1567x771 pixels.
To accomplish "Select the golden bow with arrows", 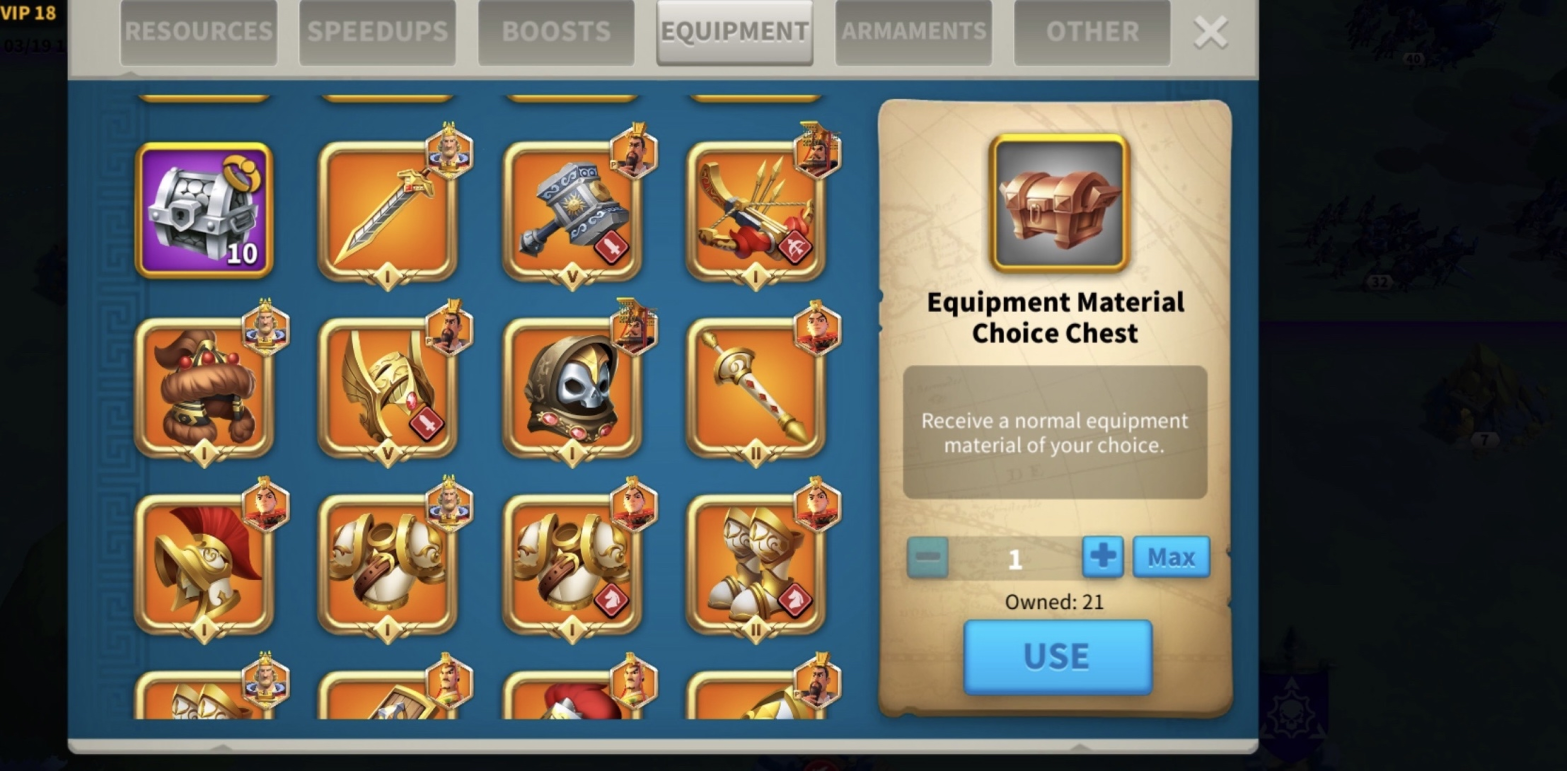I will pos(755,212).
